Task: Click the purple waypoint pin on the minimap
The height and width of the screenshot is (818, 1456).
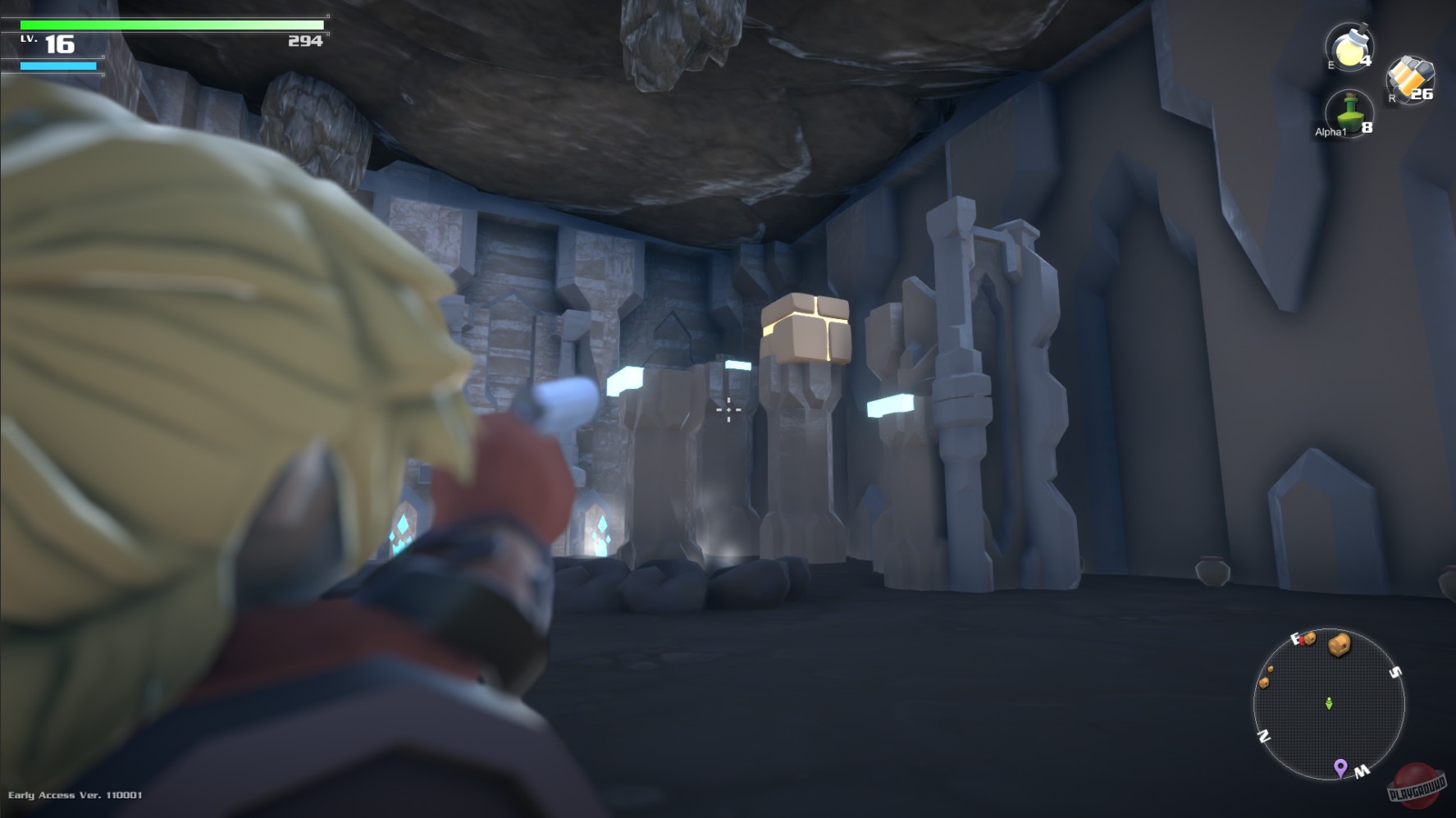Action: coord(1340,768)
